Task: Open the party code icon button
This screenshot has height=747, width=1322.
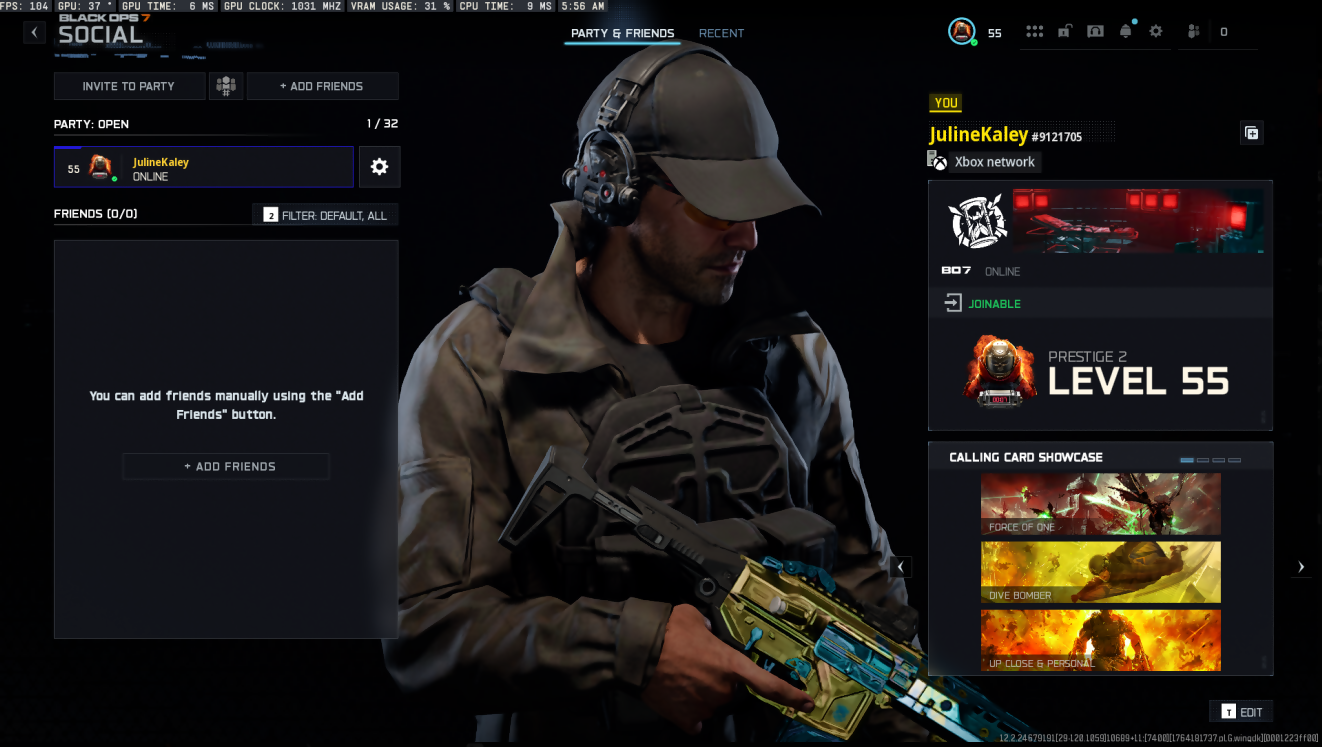Action: coord(226,86)
